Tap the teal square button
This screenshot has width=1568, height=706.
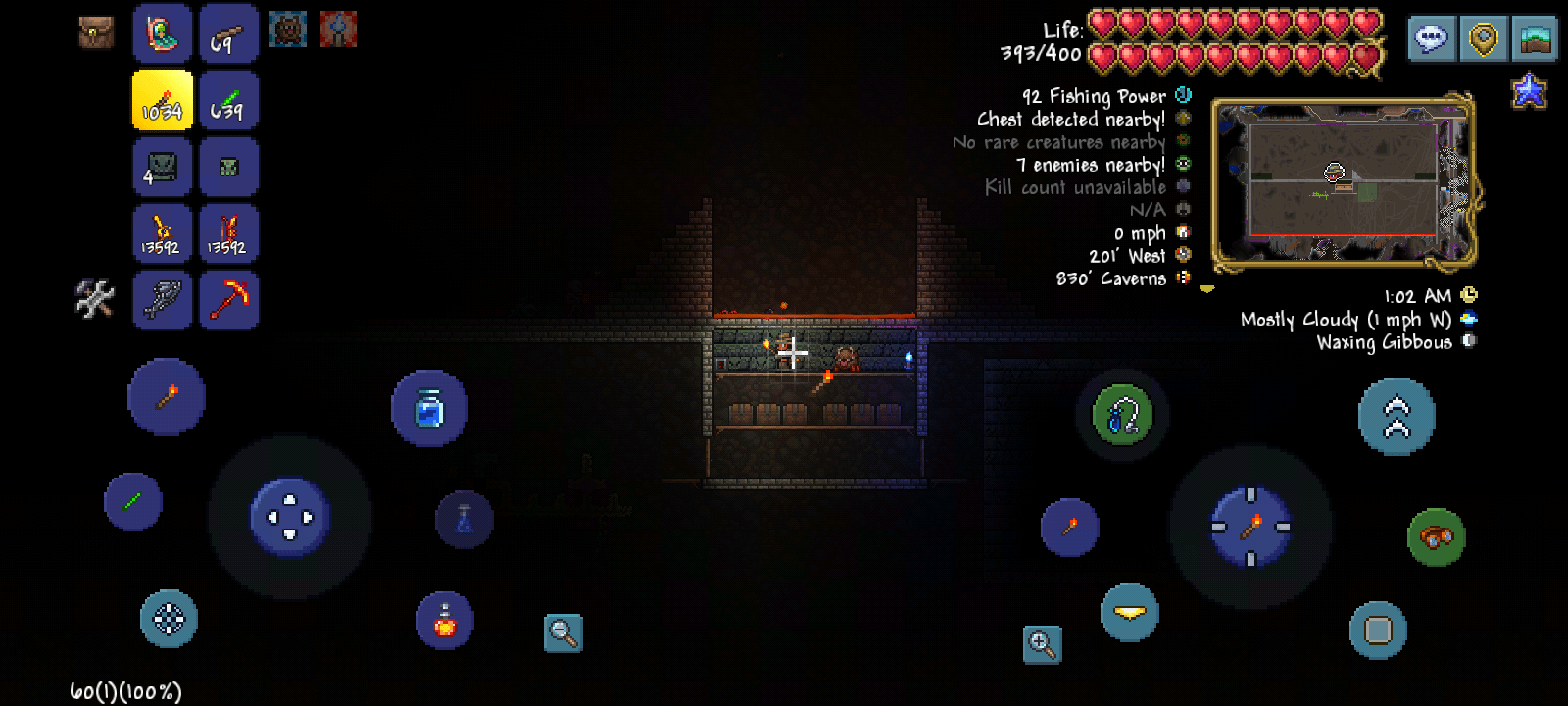(x=1378, y=630)
